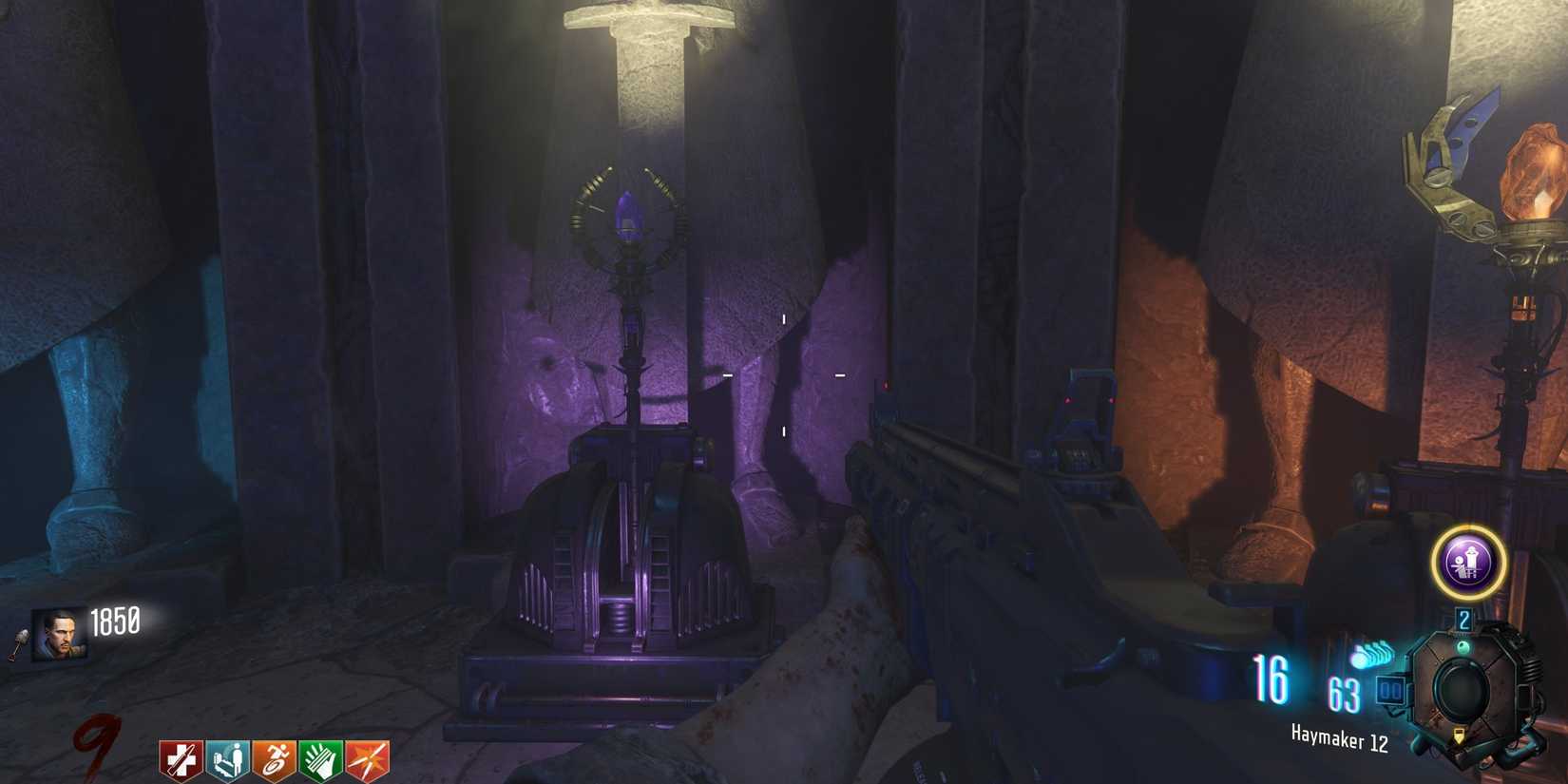Click the equipment charge counter showing 00
Screen dimensions: 1568x784
(1389, 691)
